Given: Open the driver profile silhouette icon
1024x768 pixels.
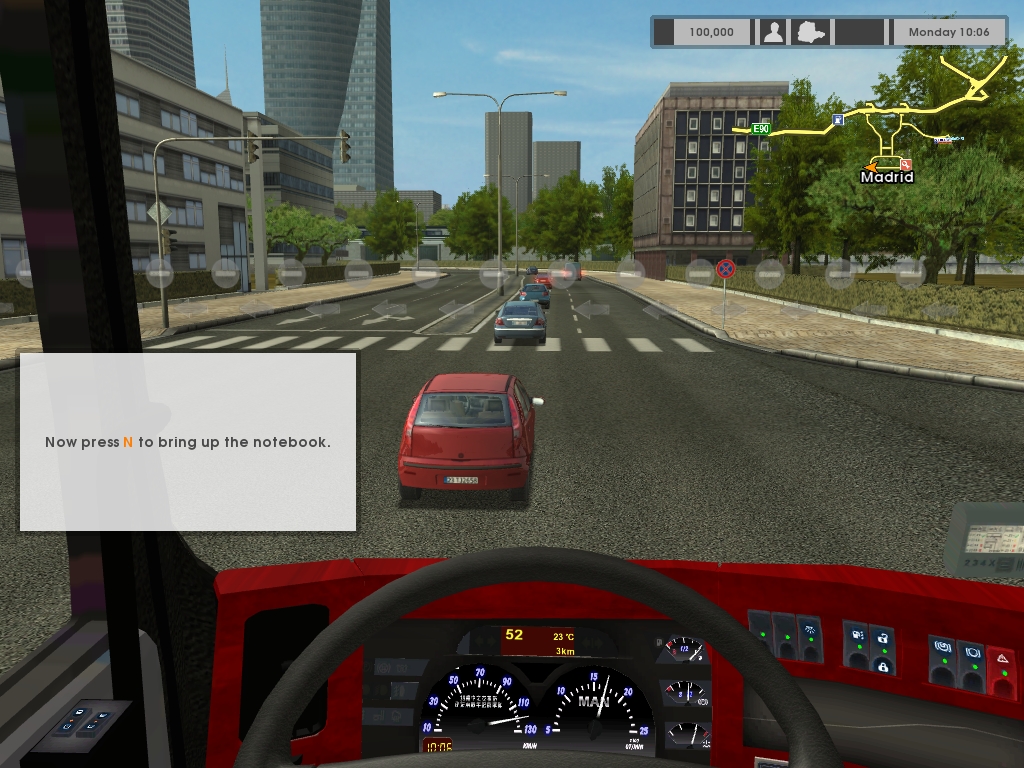Looking at the screenshot, I should tap(773, 32).
